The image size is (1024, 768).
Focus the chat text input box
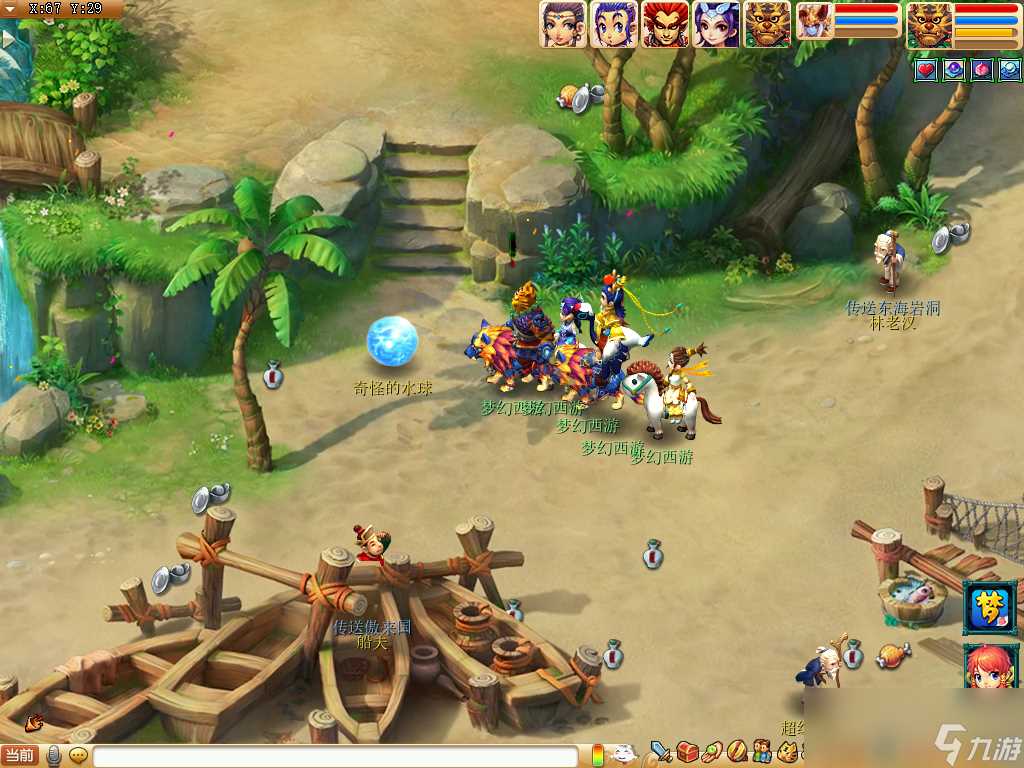[x=335, y=757]
